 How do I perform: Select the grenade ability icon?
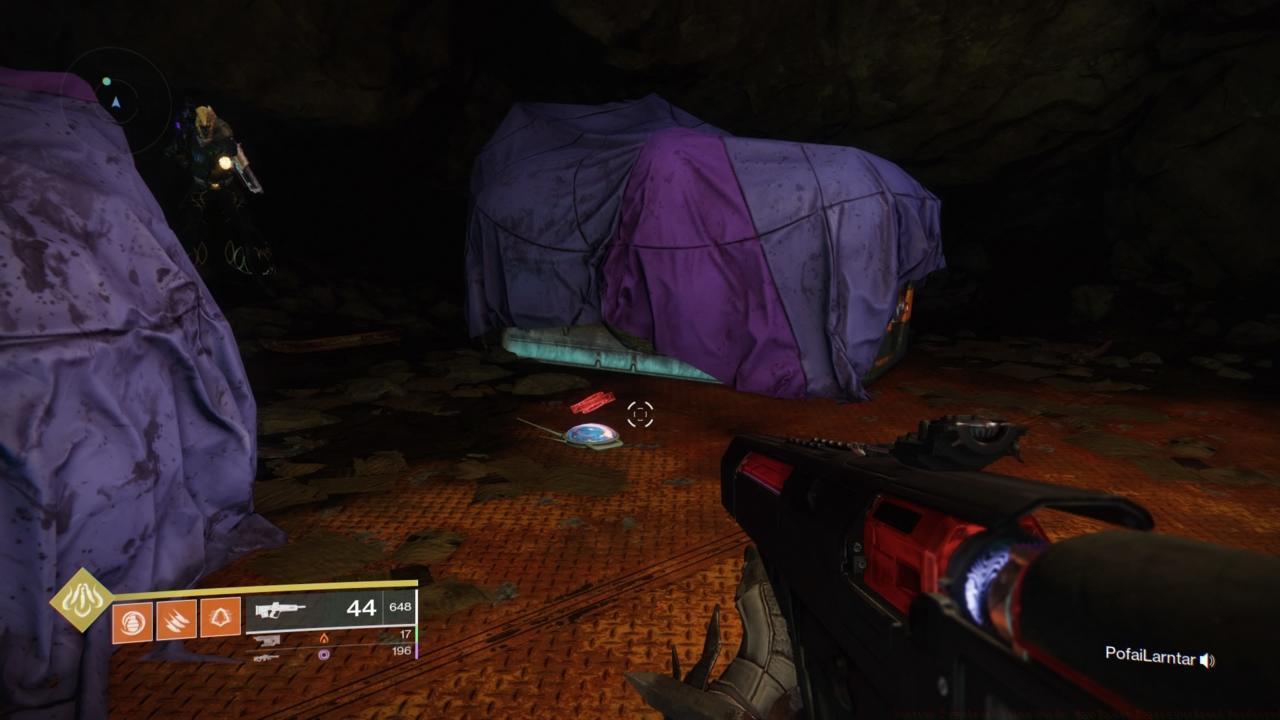(132, 621)
